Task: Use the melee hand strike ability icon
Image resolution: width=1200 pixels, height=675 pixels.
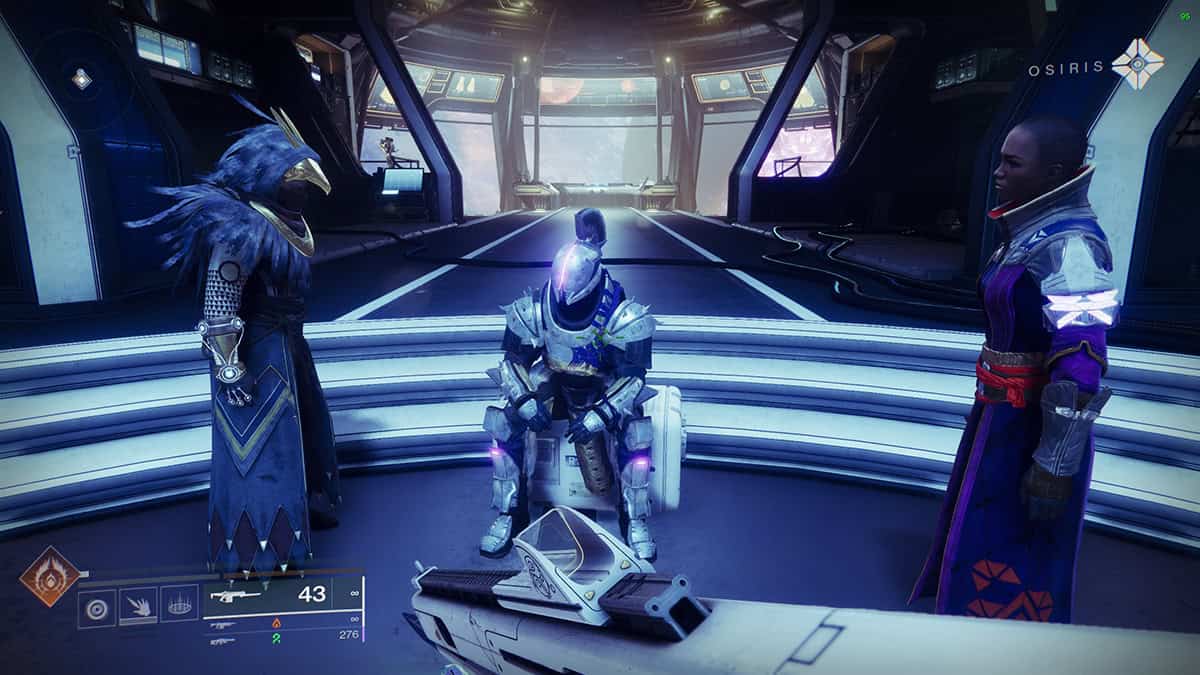Action: pyautogui.click(x=139, y=604)
